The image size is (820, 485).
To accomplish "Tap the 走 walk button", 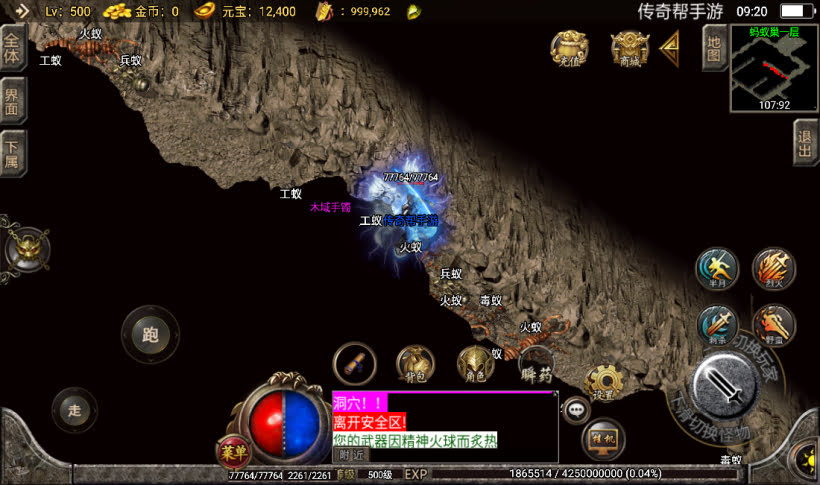I will coord(74,409).
